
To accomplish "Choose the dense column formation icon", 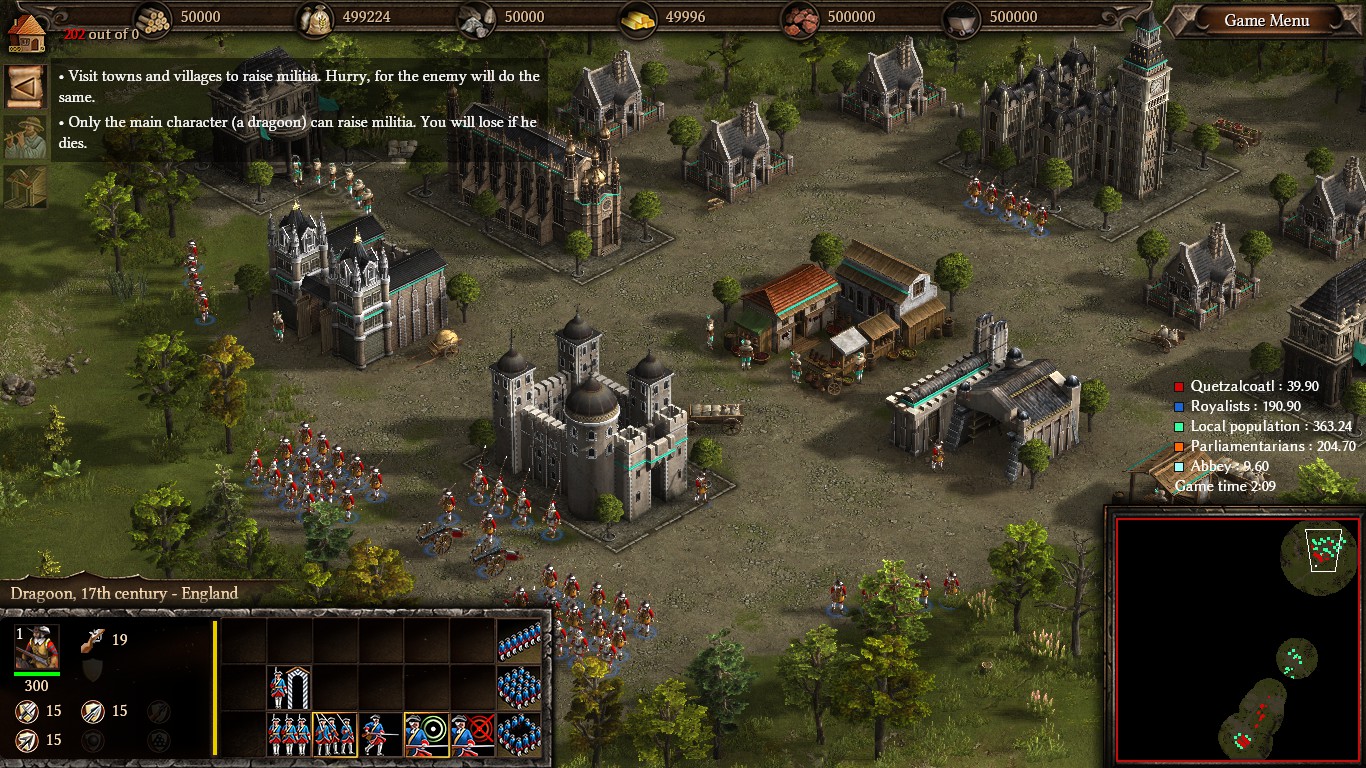I will 520,688.
